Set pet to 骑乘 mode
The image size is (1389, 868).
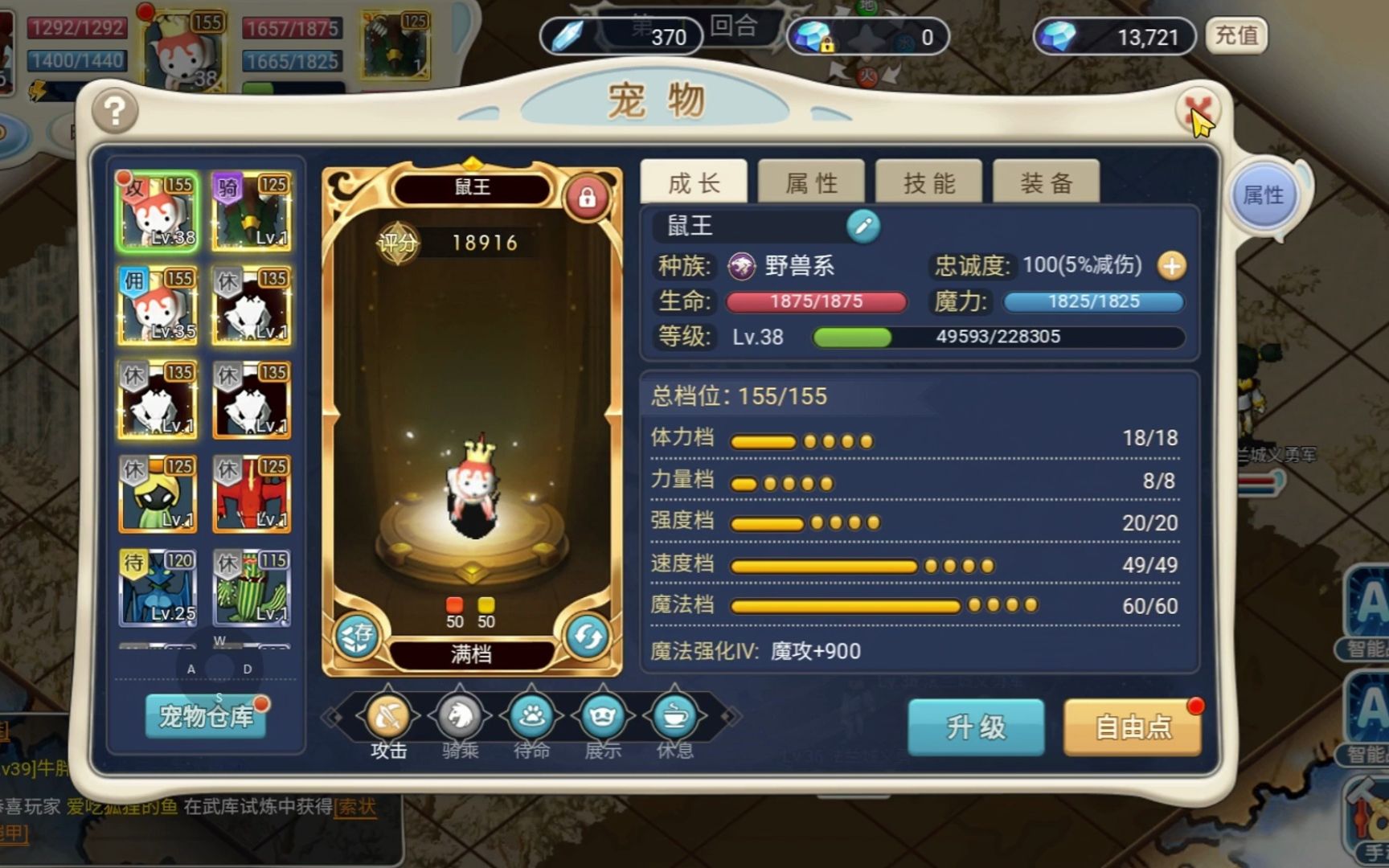(460, 716)
